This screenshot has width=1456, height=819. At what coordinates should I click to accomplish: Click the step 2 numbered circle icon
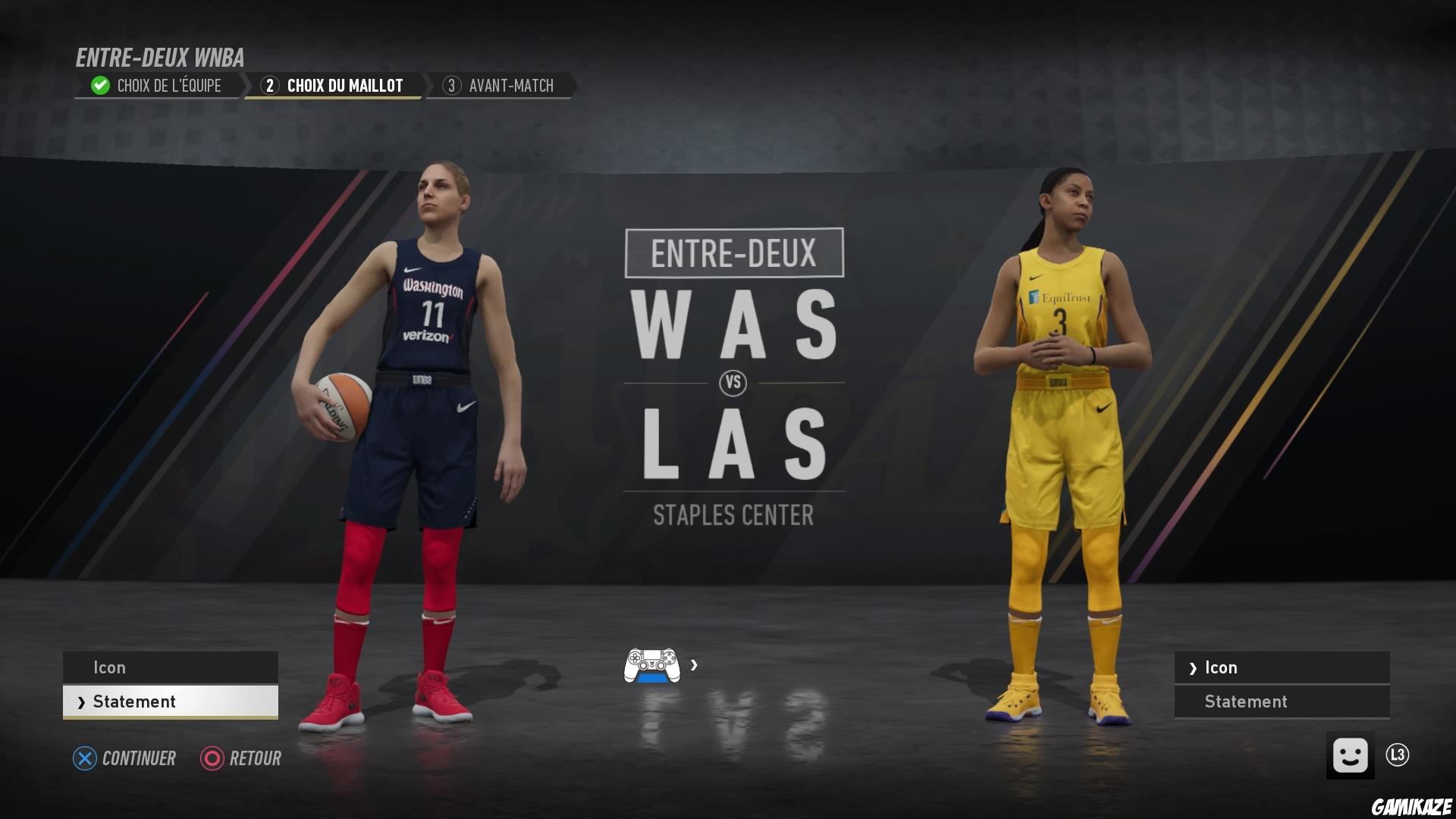tap(269, 86)
